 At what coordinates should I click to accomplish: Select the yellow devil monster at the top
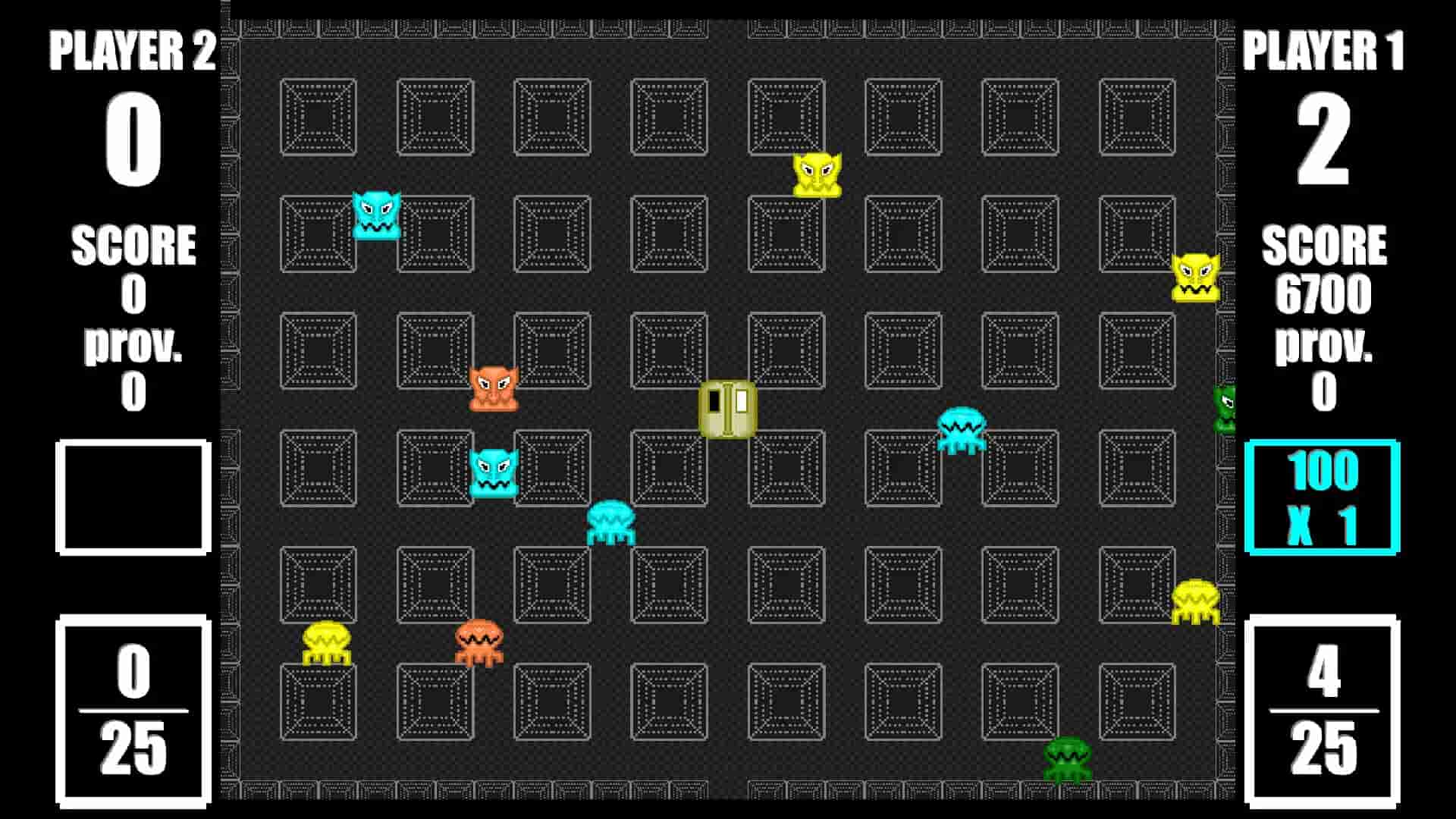pyautogui.click(x=817, y=174)
